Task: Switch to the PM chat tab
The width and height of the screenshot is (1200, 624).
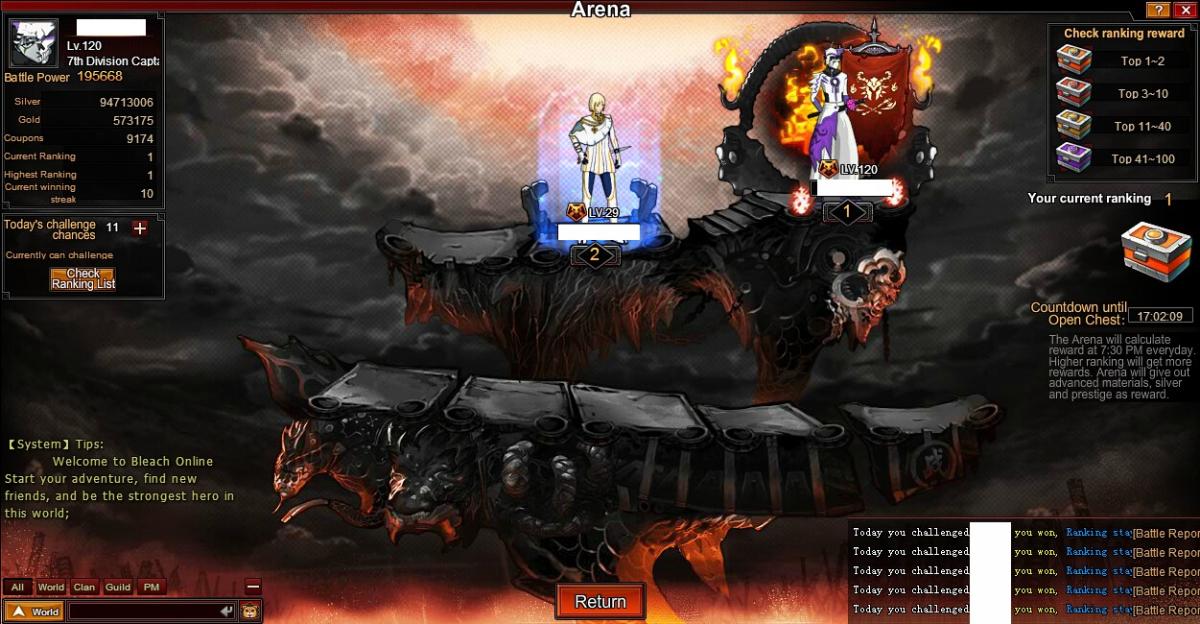Action: coord(151,587)
